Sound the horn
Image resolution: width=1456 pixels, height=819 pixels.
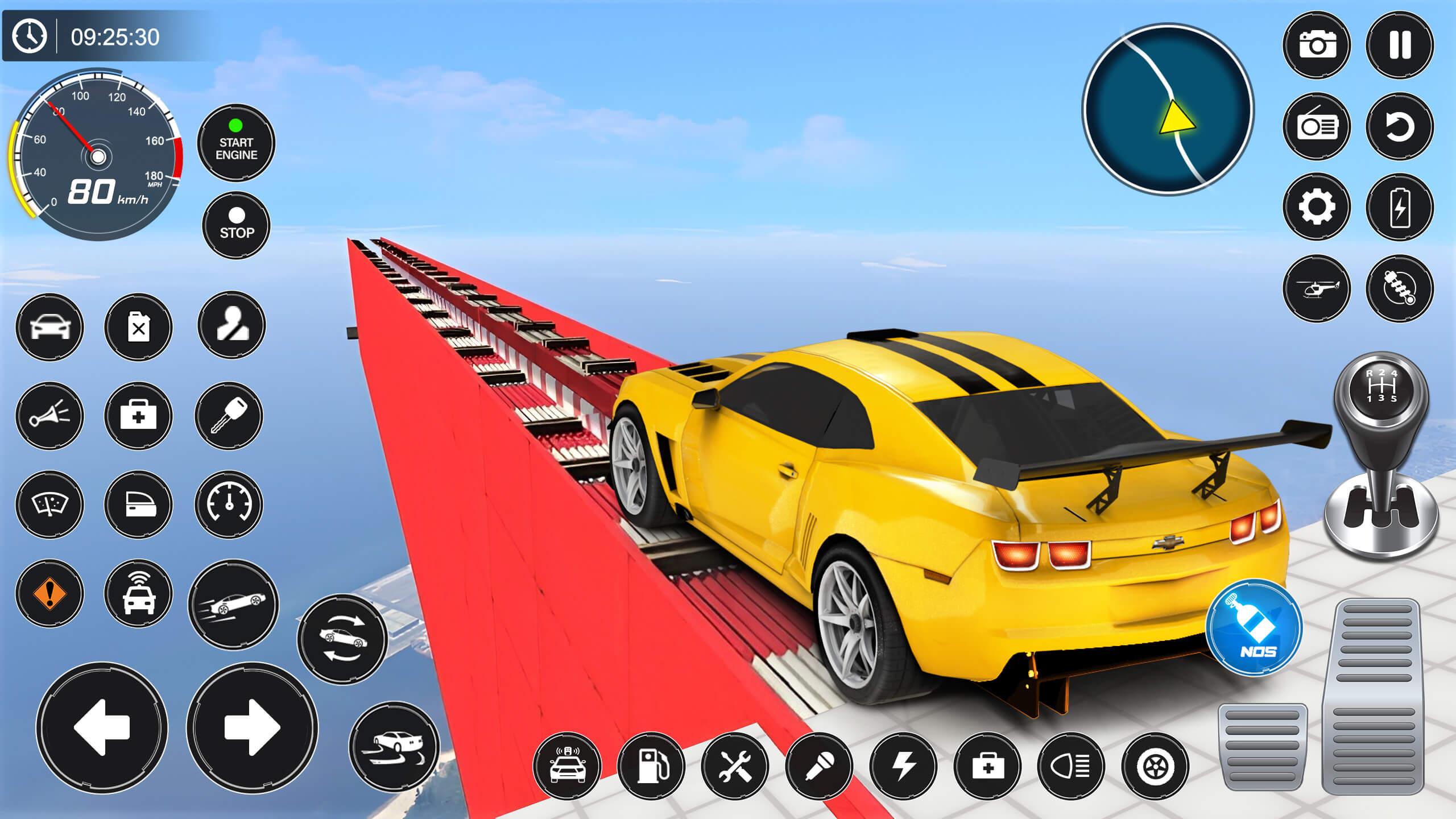point(49,415)
